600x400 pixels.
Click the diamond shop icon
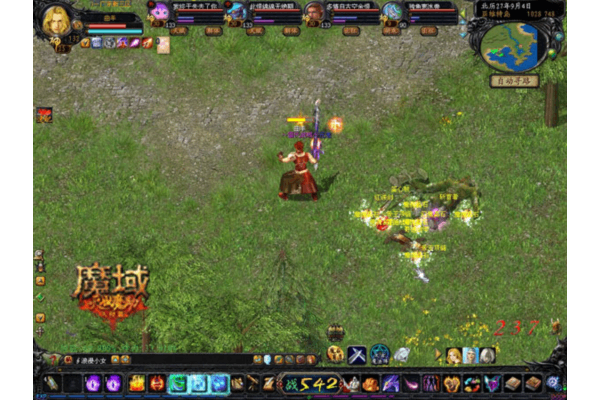(x=402, y=354)
